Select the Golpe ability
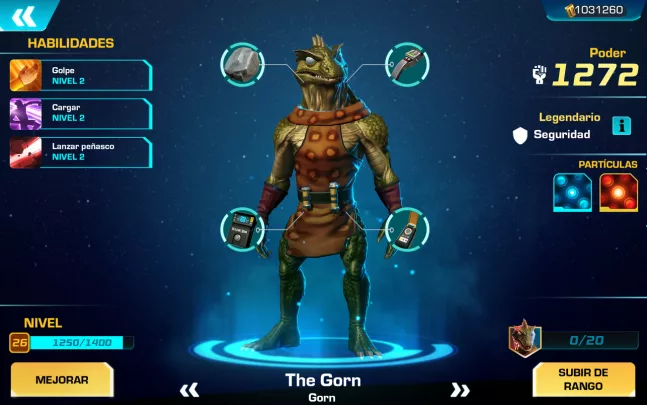 [80, 76]
